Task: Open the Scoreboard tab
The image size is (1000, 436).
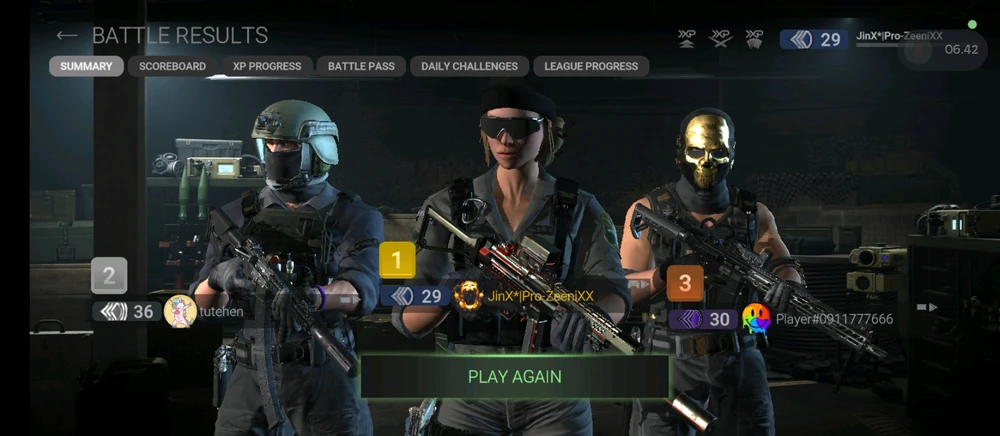Action: point(172,67)
